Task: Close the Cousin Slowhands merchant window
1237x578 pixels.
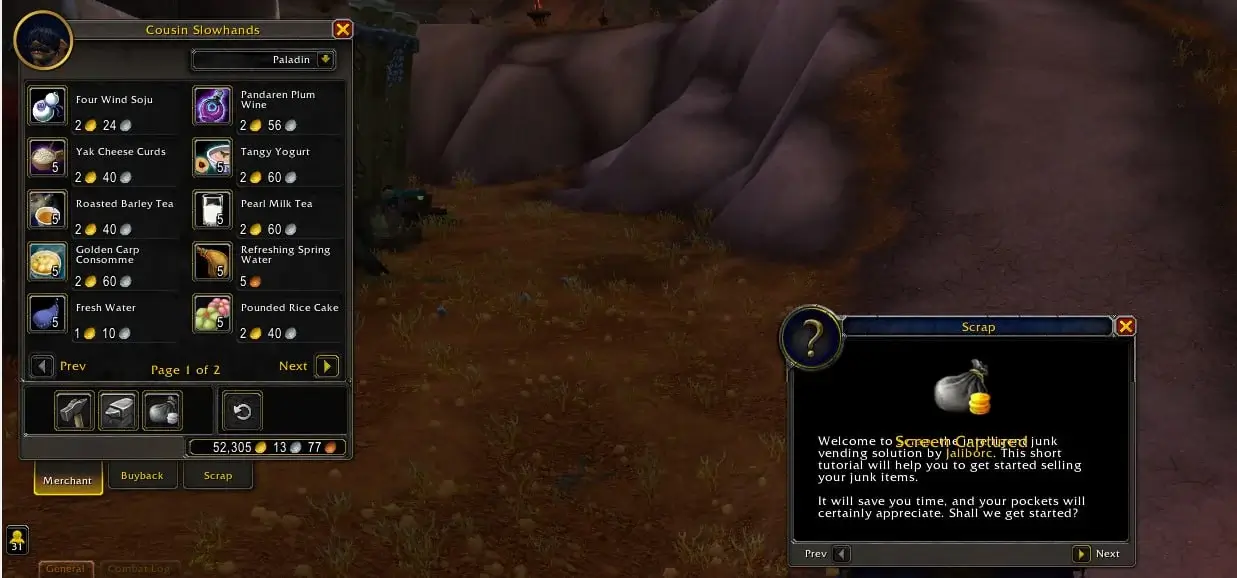Action: click(x=342, y=30)
